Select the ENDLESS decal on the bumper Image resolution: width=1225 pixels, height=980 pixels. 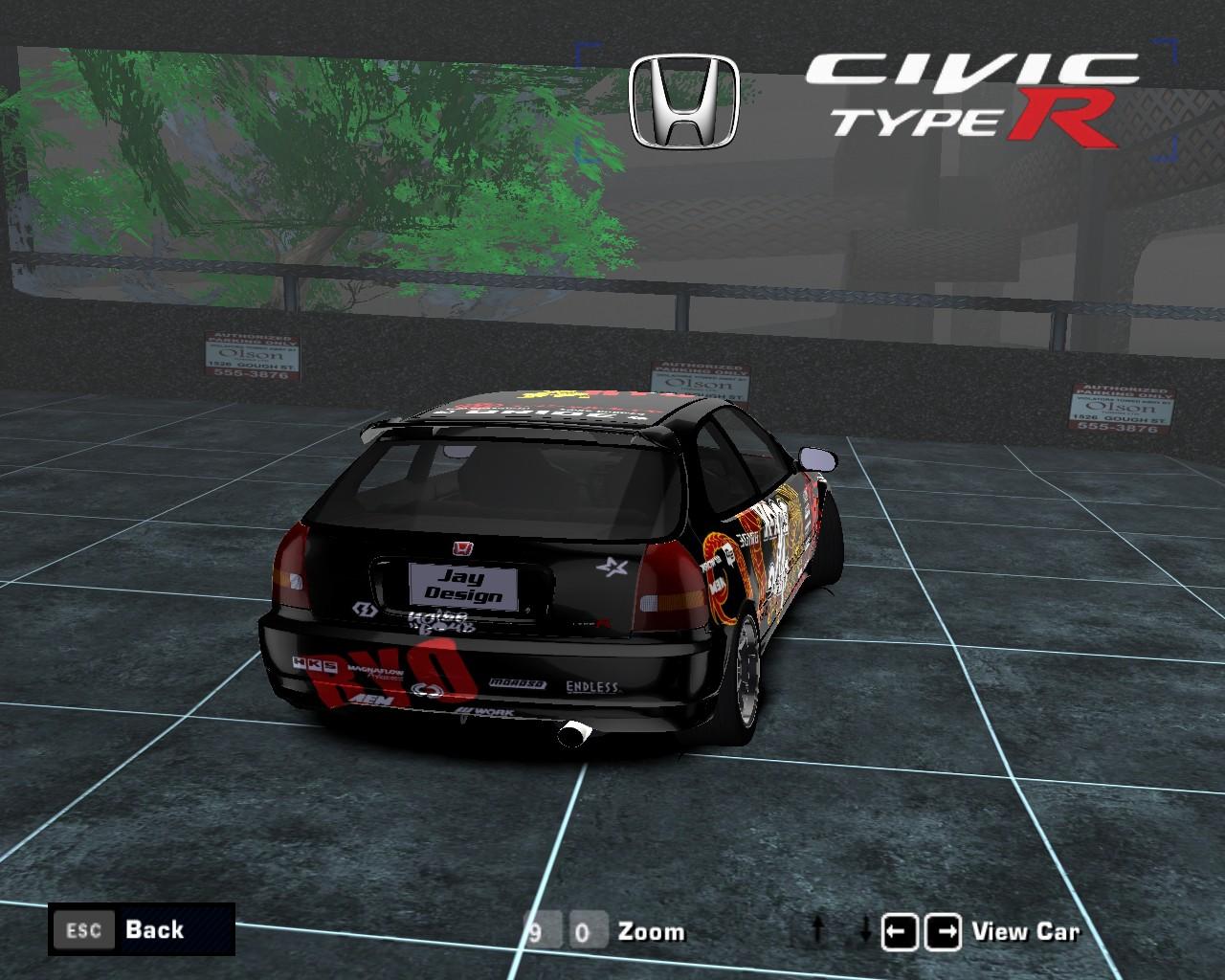click(x=590, y=687)
